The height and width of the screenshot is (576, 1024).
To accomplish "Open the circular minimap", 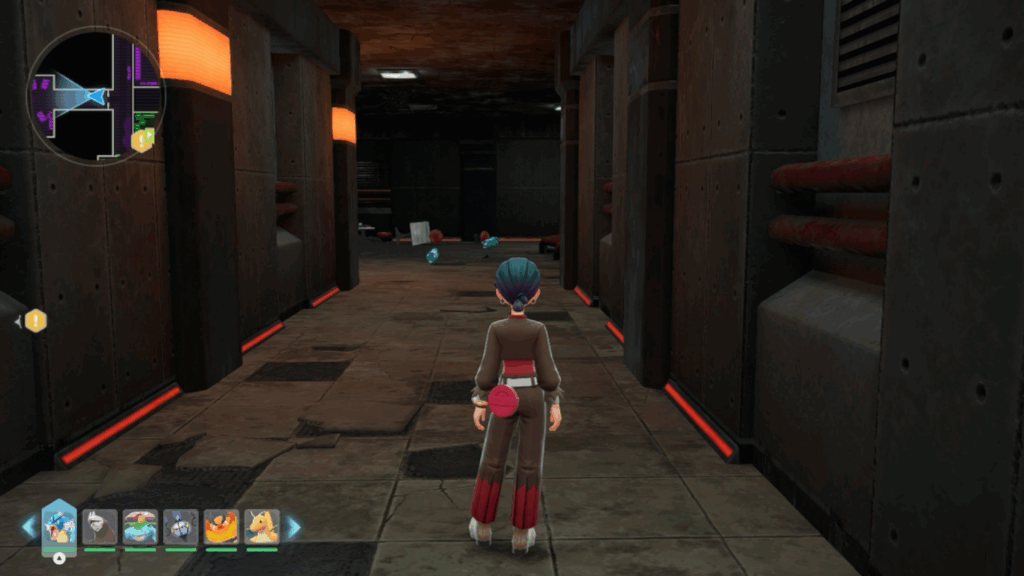I will pyautogui.click(x=95, y=96).
